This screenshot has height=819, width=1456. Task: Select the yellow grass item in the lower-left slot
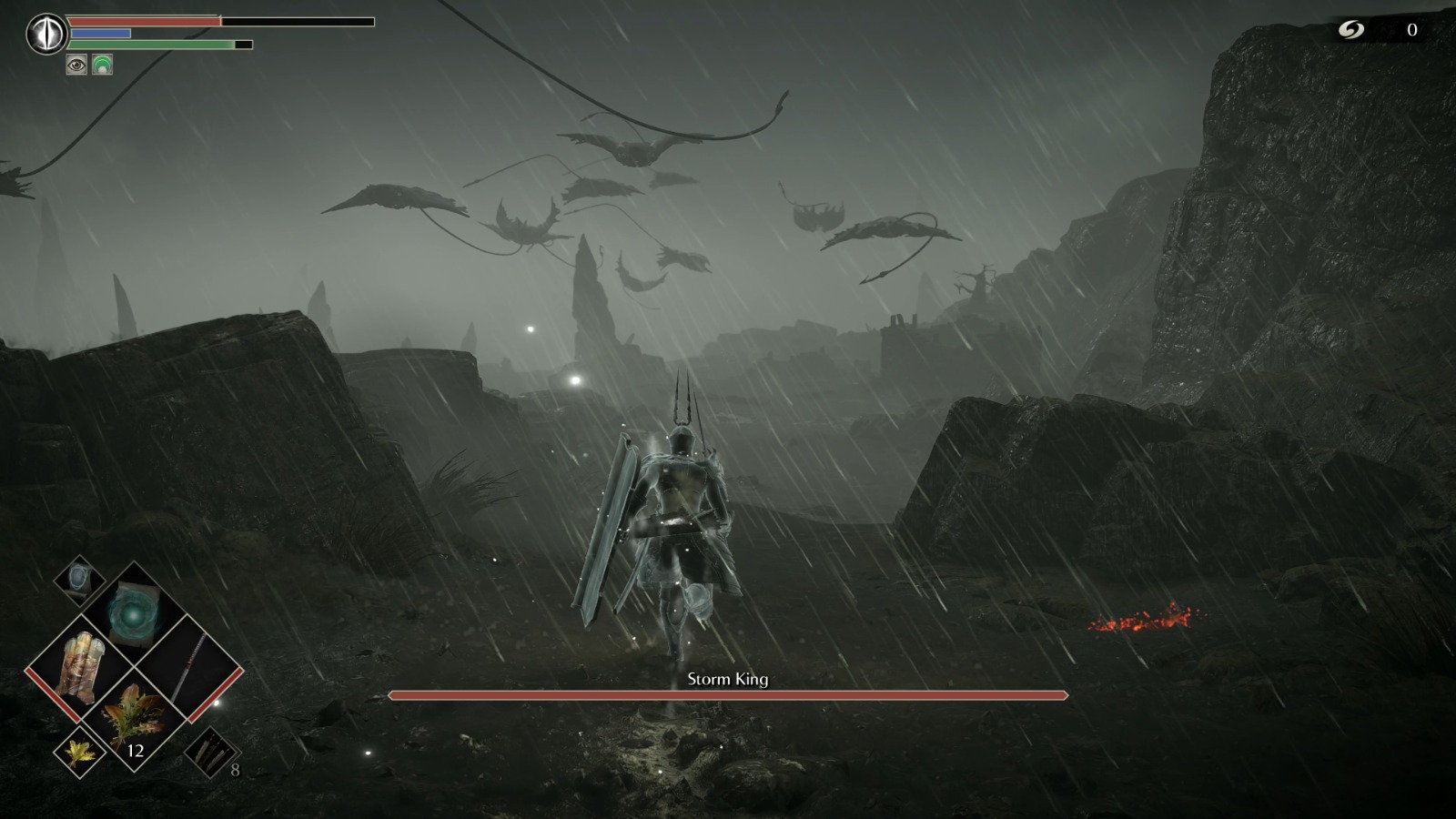point(80,755)
